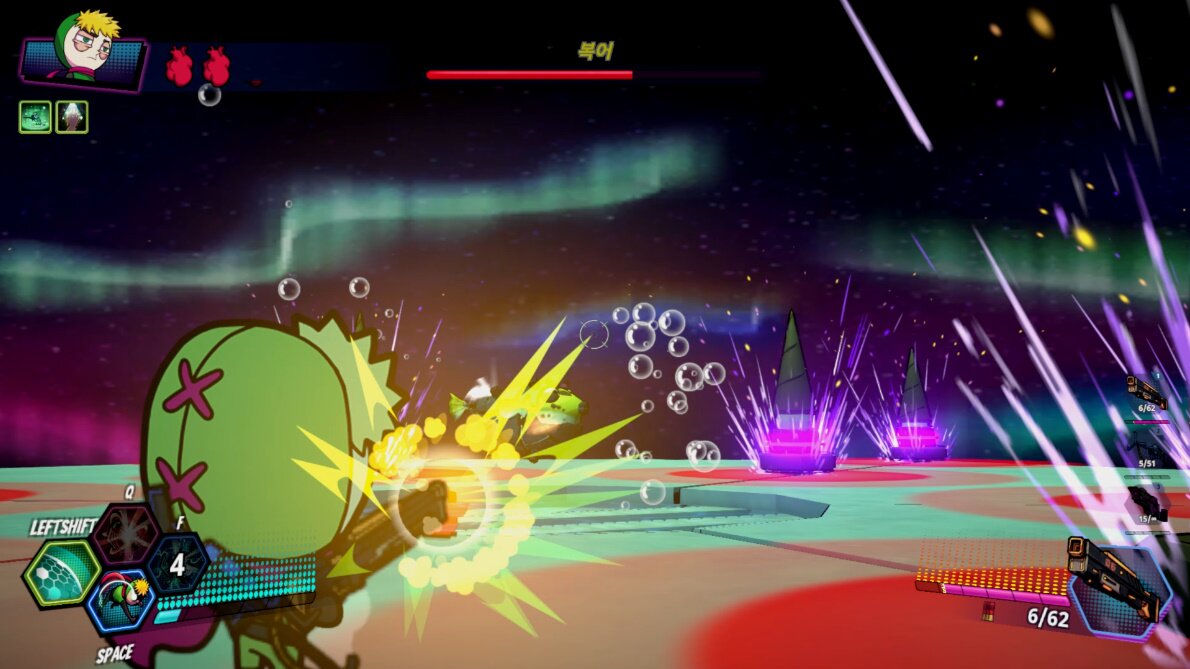Inspect the green gun buff icon

click(x=35, y=117)
